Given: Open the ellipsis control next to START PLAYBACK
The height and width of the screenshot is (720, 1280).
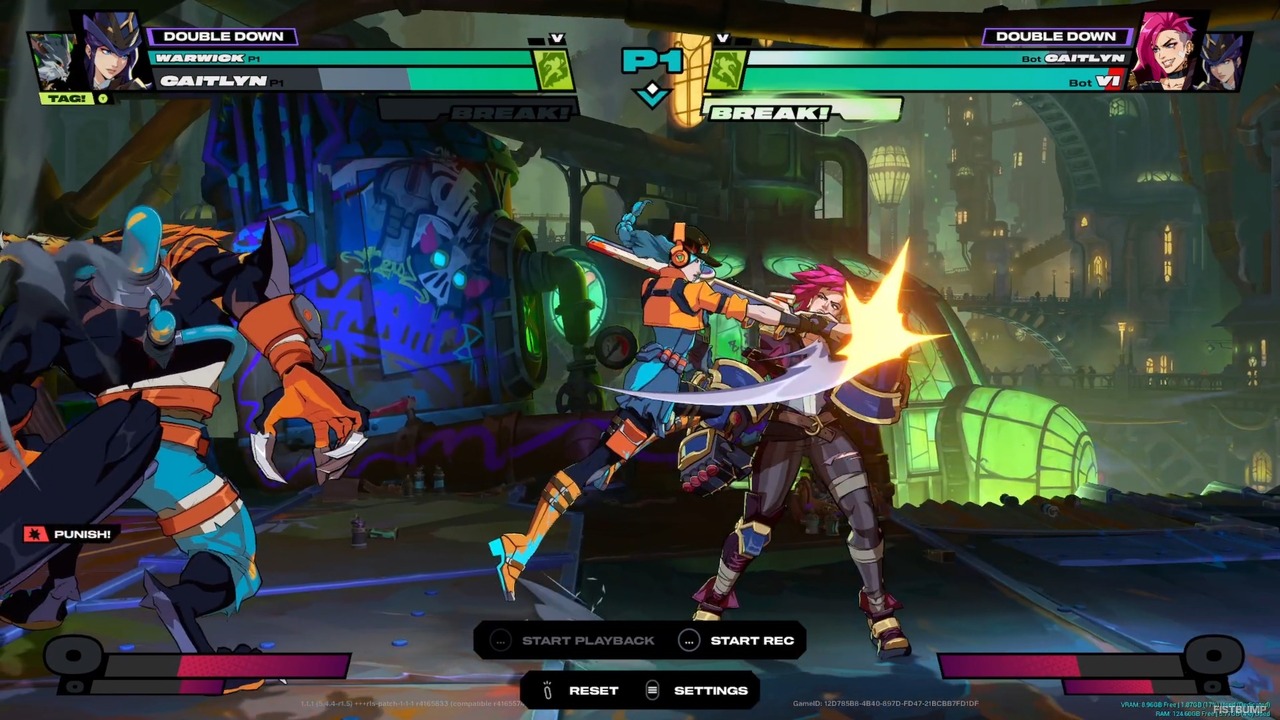Looking at the screenshot, I should click(x=500, y=640).
